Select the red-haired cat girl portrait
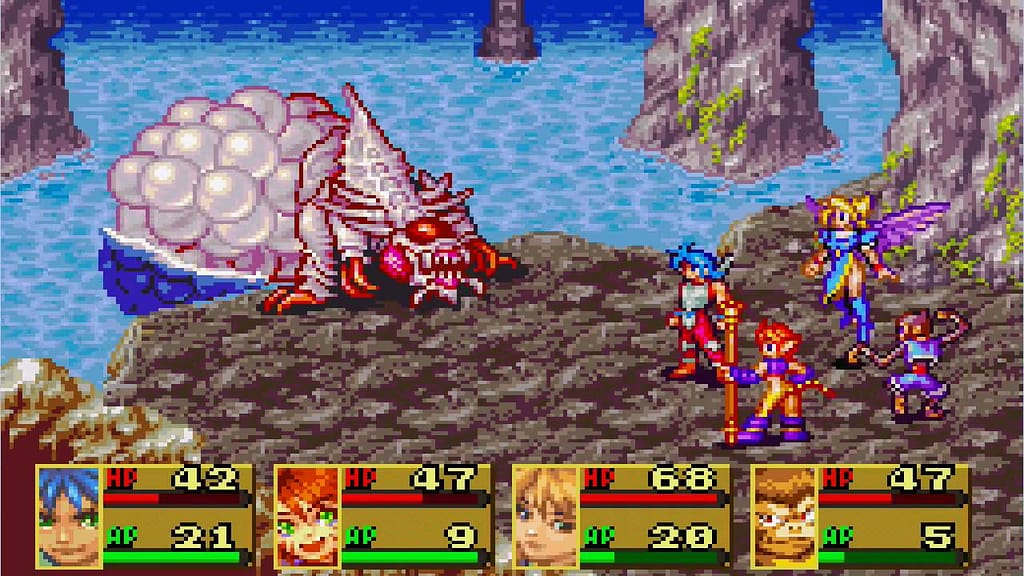Viewport: 1024px width, 576px height. click(x=307, y=517)
